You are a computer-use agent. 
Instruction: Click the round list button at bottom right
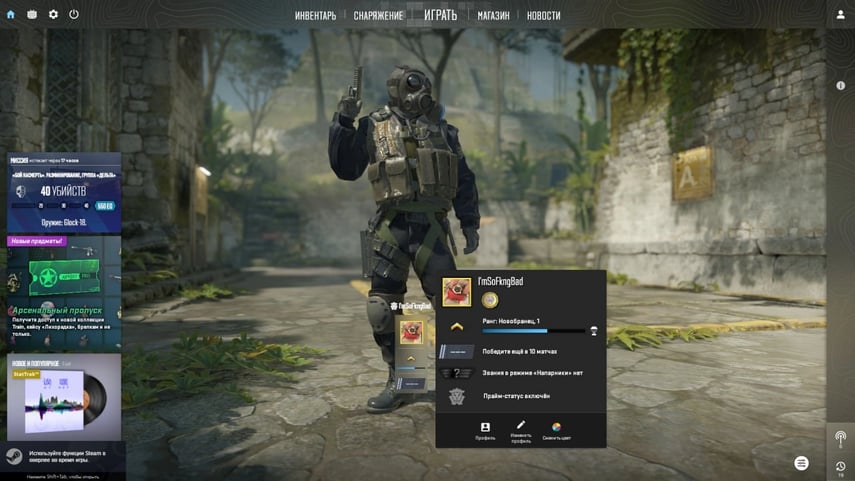(801, 462)
